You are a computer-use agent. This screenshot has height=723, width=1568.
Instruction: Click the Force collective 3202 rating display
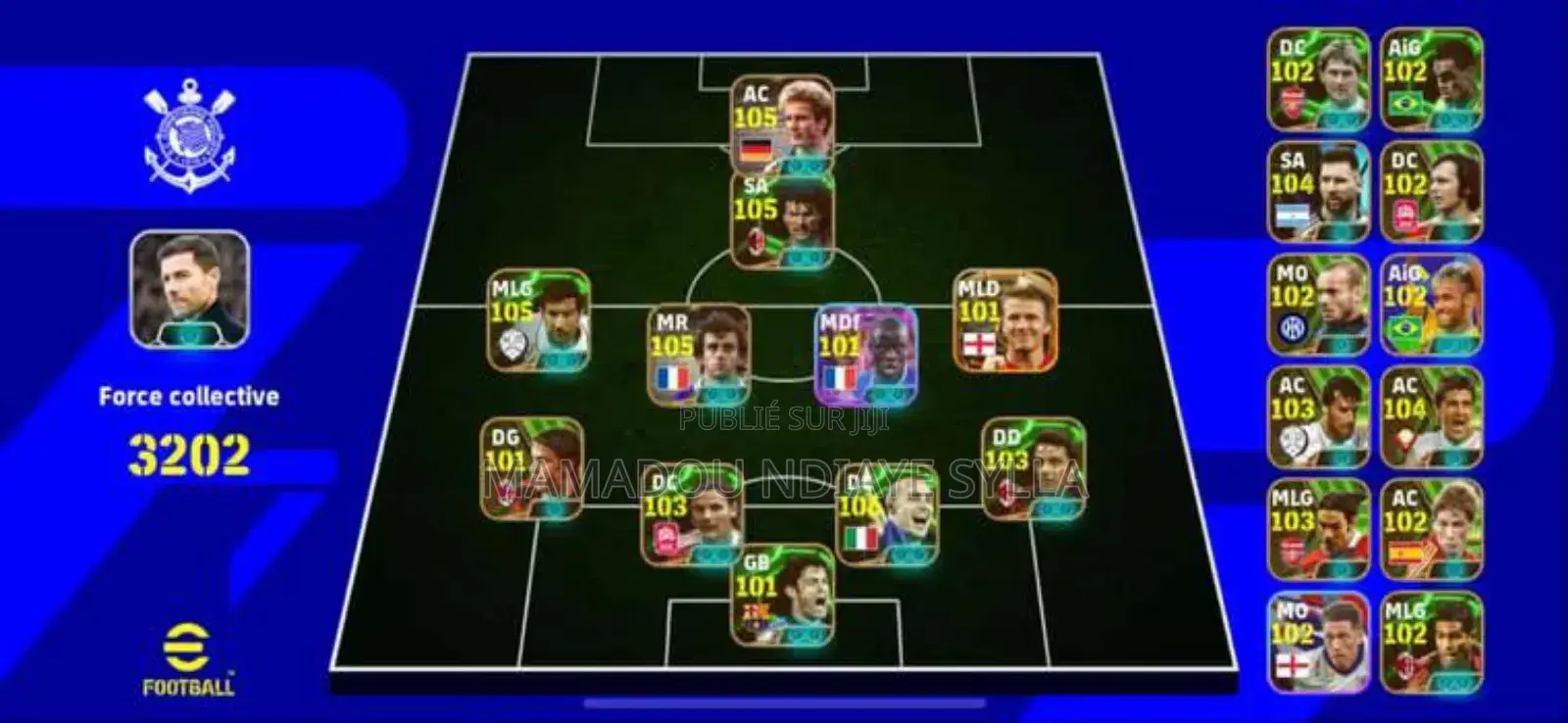(x=189, y=430)
